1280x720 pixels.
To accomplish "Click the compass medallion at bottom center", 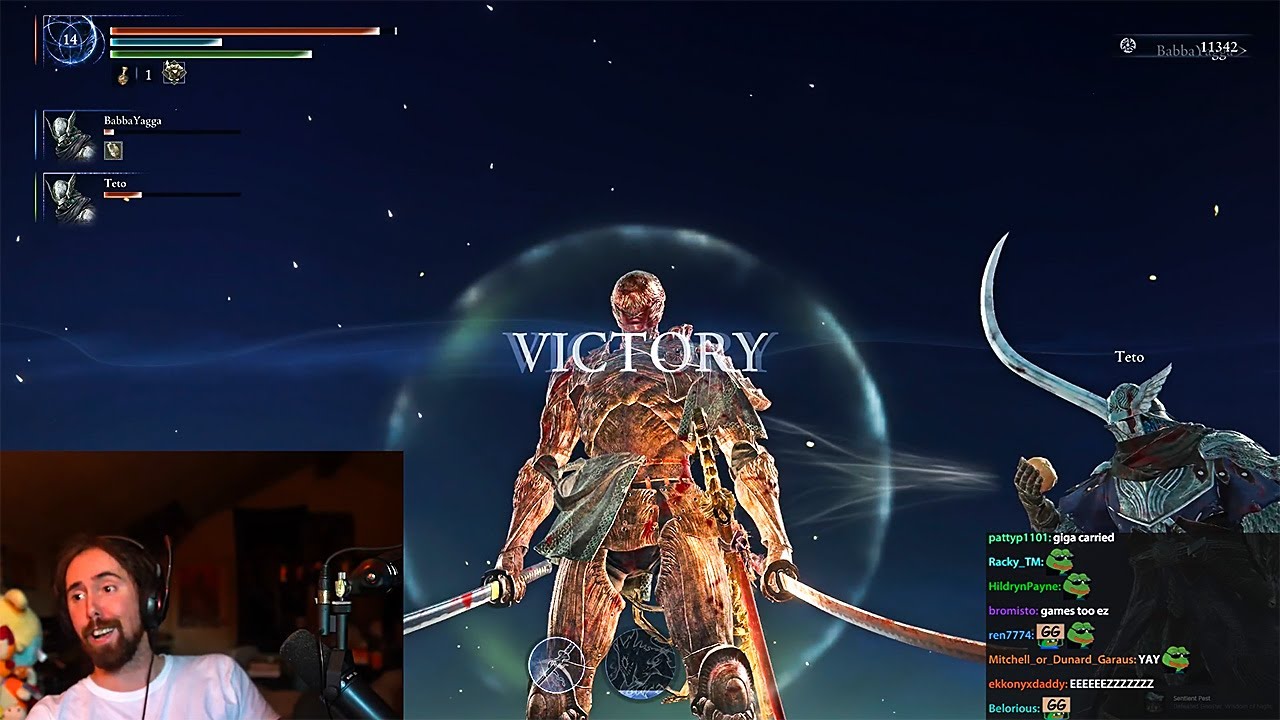I will 559,666.
